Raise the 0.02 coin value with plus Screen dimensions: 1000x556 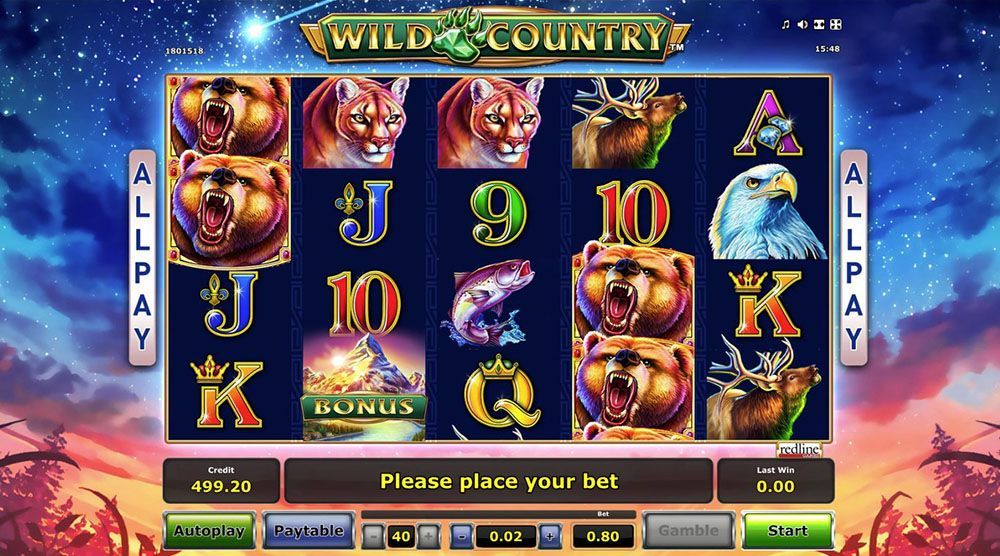point(549,536)
